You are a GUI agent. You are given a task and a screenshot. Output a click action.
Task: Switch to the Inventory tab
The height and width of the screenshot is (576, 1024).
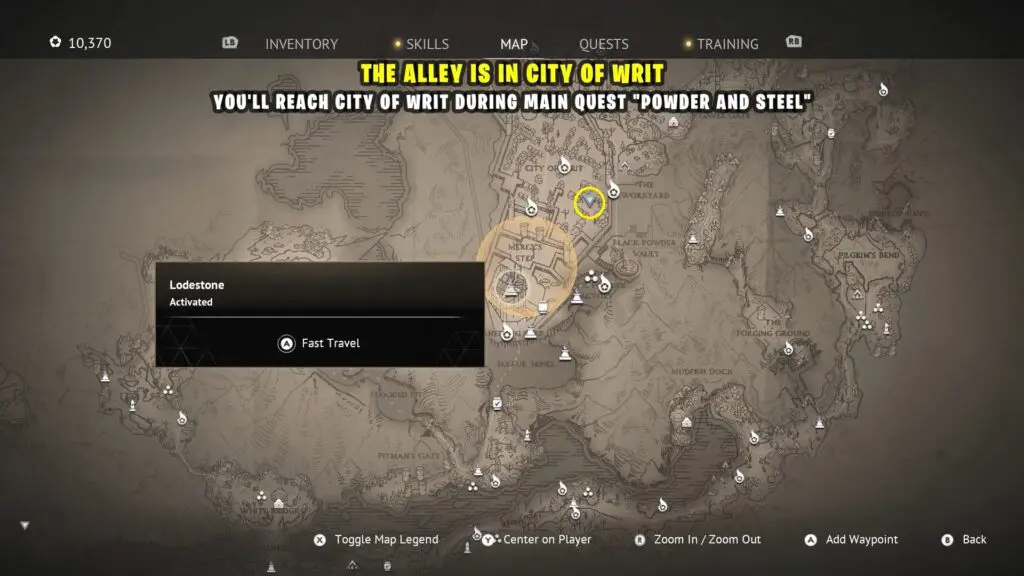coord(301,44)
